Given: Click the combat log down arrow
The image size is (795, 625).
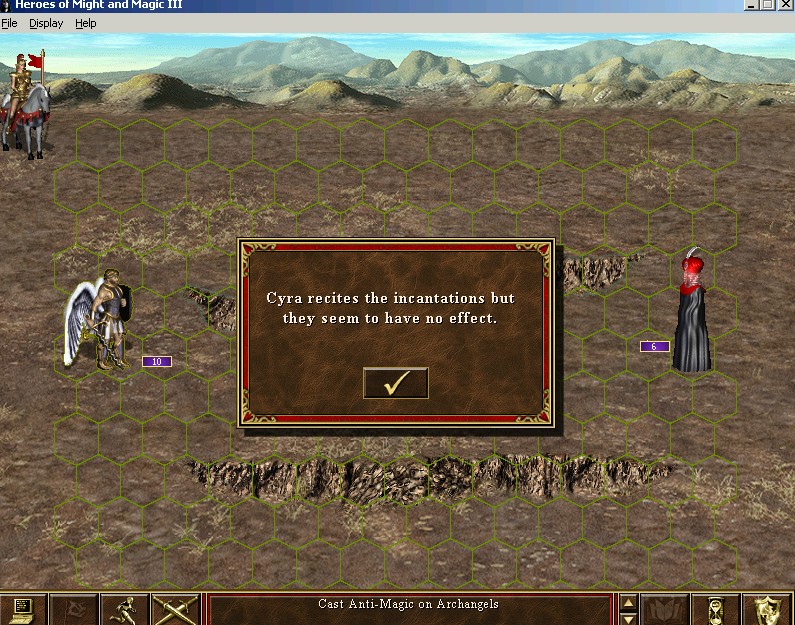Looking at the screenshot, I should pos(628,616).
